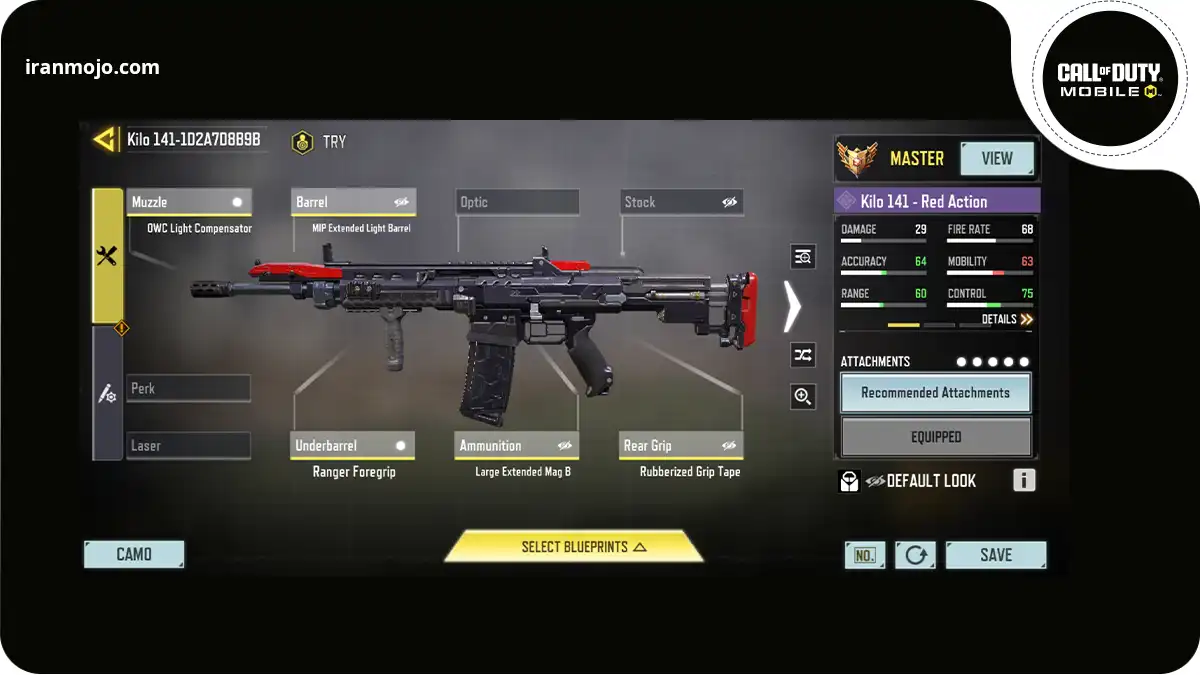Apply Recommended Attachments
The height and width of the screenshot is (675, 1200).
(935, 393)
